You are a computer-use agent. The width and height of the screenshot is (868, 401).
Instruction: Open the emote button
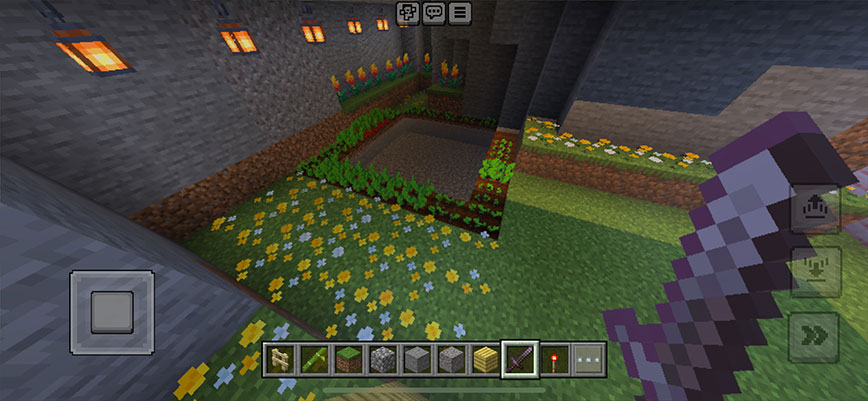[408, 13]
